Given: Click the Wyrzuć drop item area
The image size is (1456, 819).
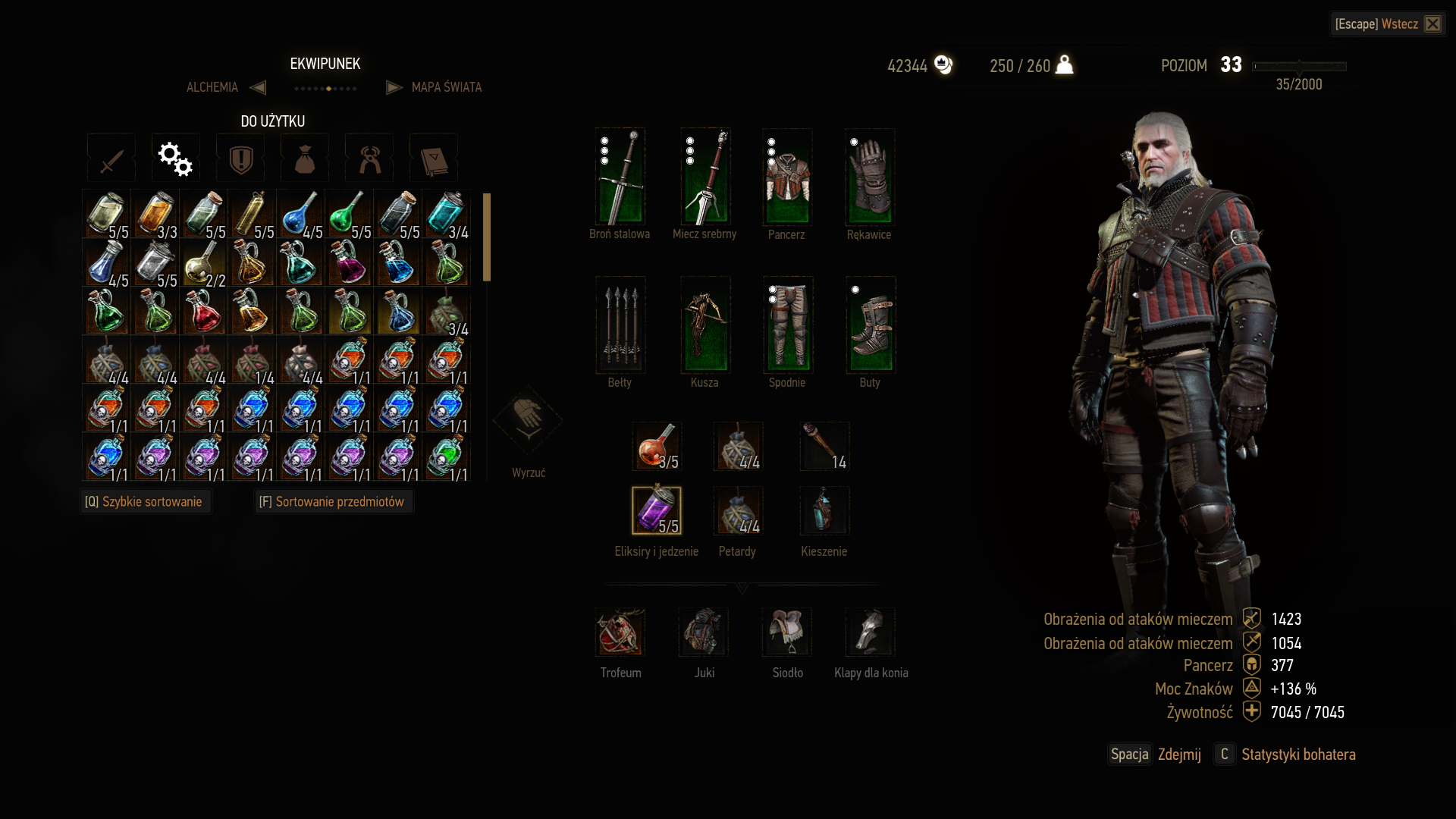Looking at the screenshot, I should (528, 421).
